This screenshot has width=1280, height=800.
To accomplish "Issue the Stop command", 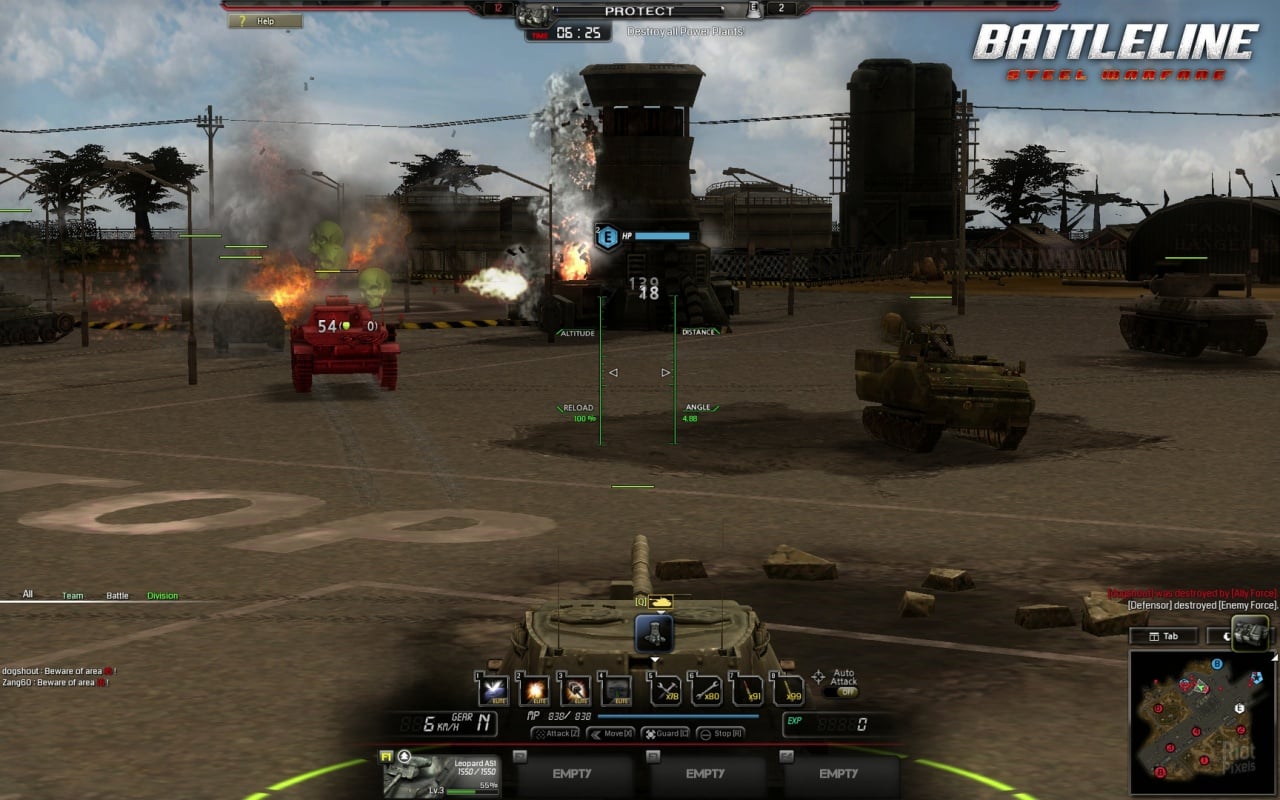I will (720, 733).
